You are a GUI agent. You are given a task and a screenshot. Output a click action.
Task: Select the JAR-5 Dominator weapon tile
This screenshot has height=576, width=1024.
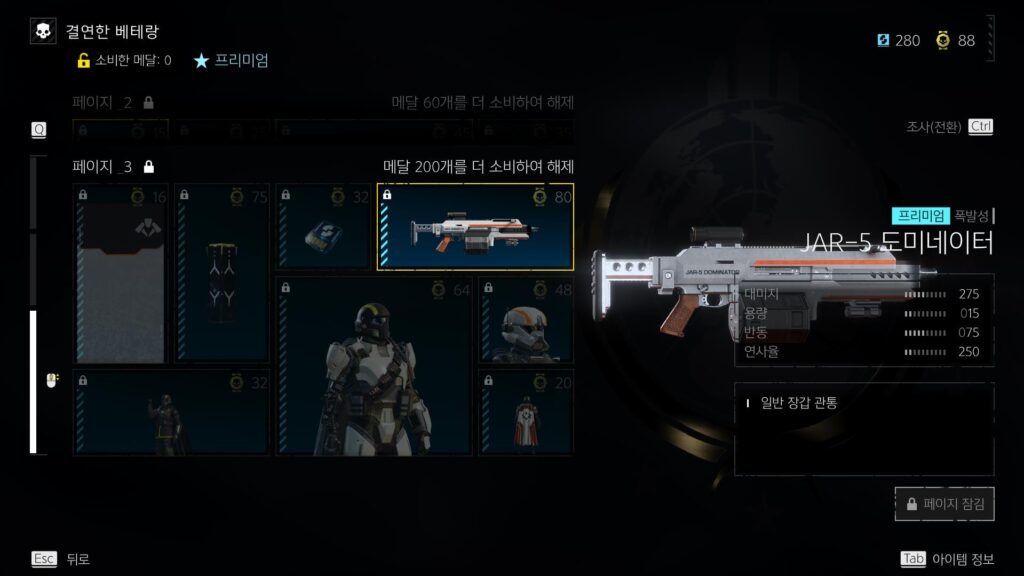[x=475, y=227]
